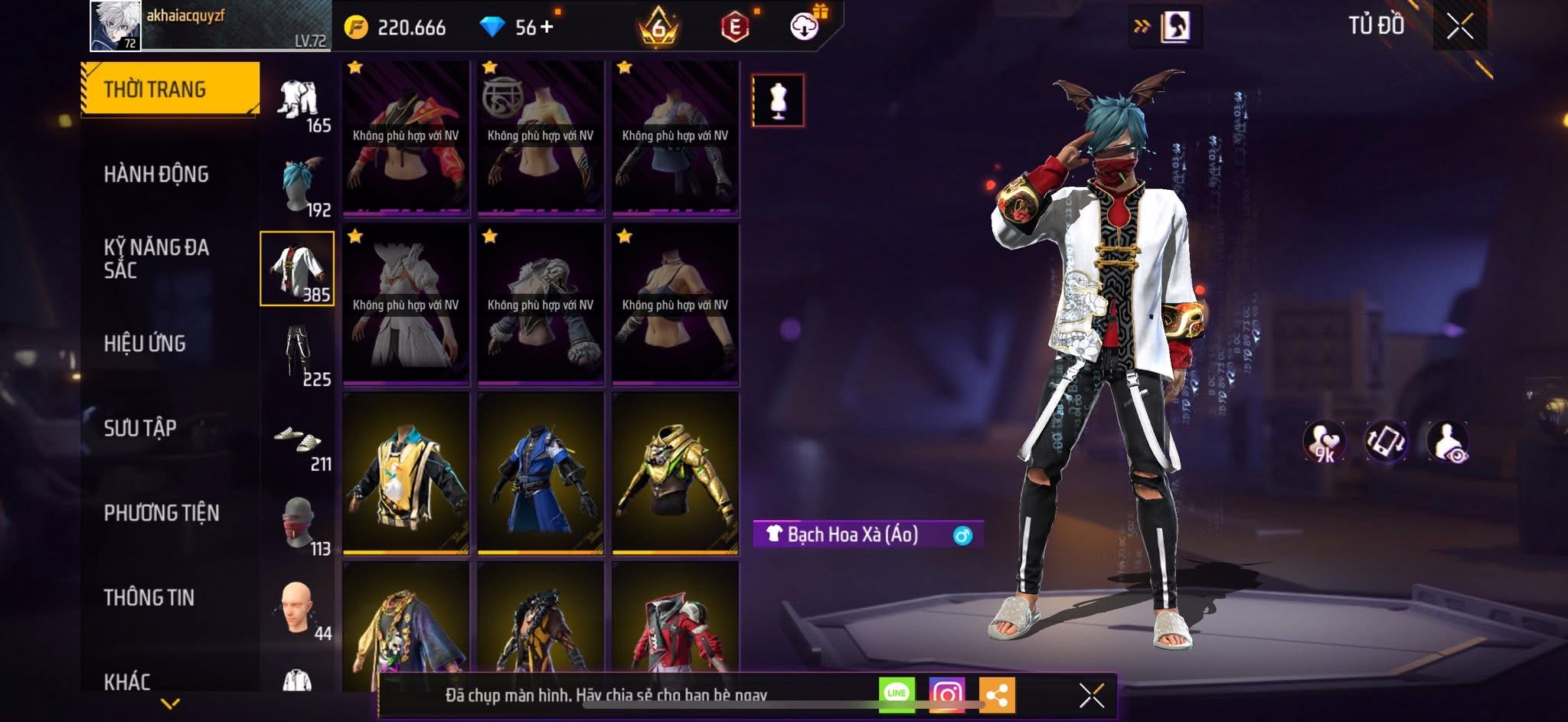This screenshot has width=1568, height=722.
Task: Show the THÔNG TIN tab
Action: tap(149, 597)
